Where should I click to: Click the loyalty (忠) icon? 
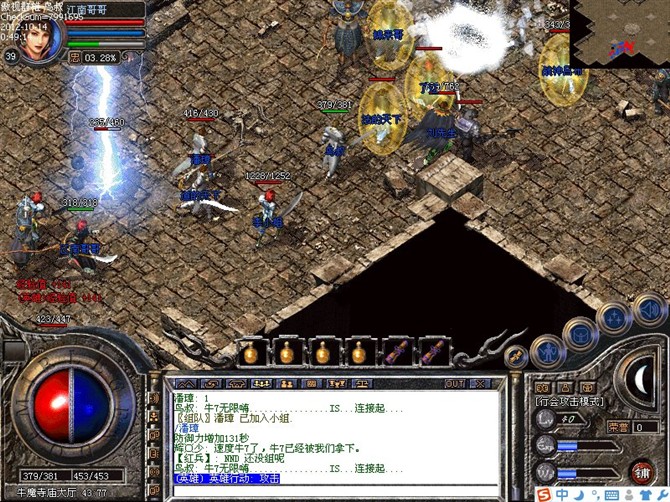coord(75,57)
